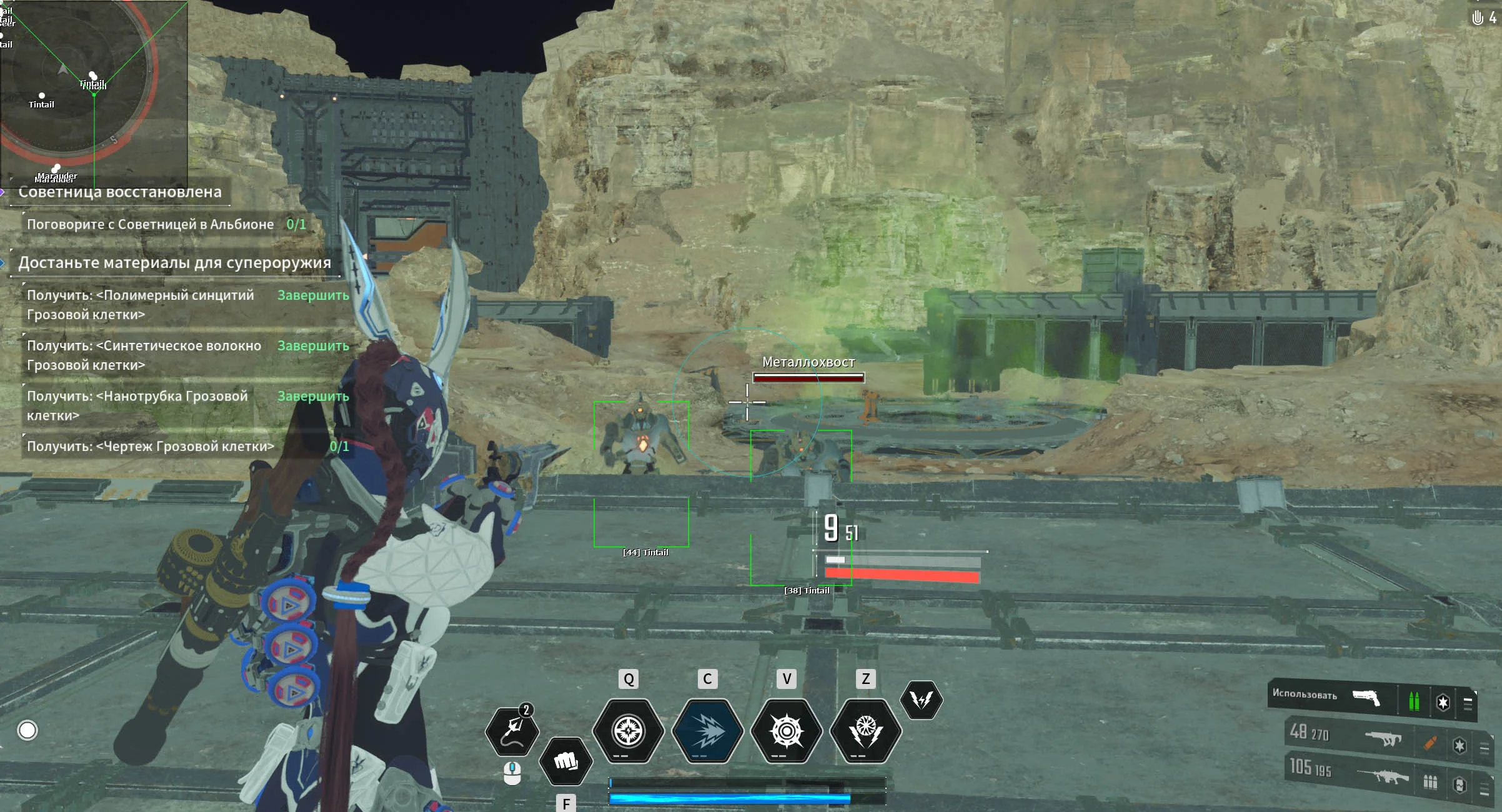Select 'Получить: Чертеж Грозовой клетки' objective
The width and height of the screenshot is (1502, 812).
(151, 446)
